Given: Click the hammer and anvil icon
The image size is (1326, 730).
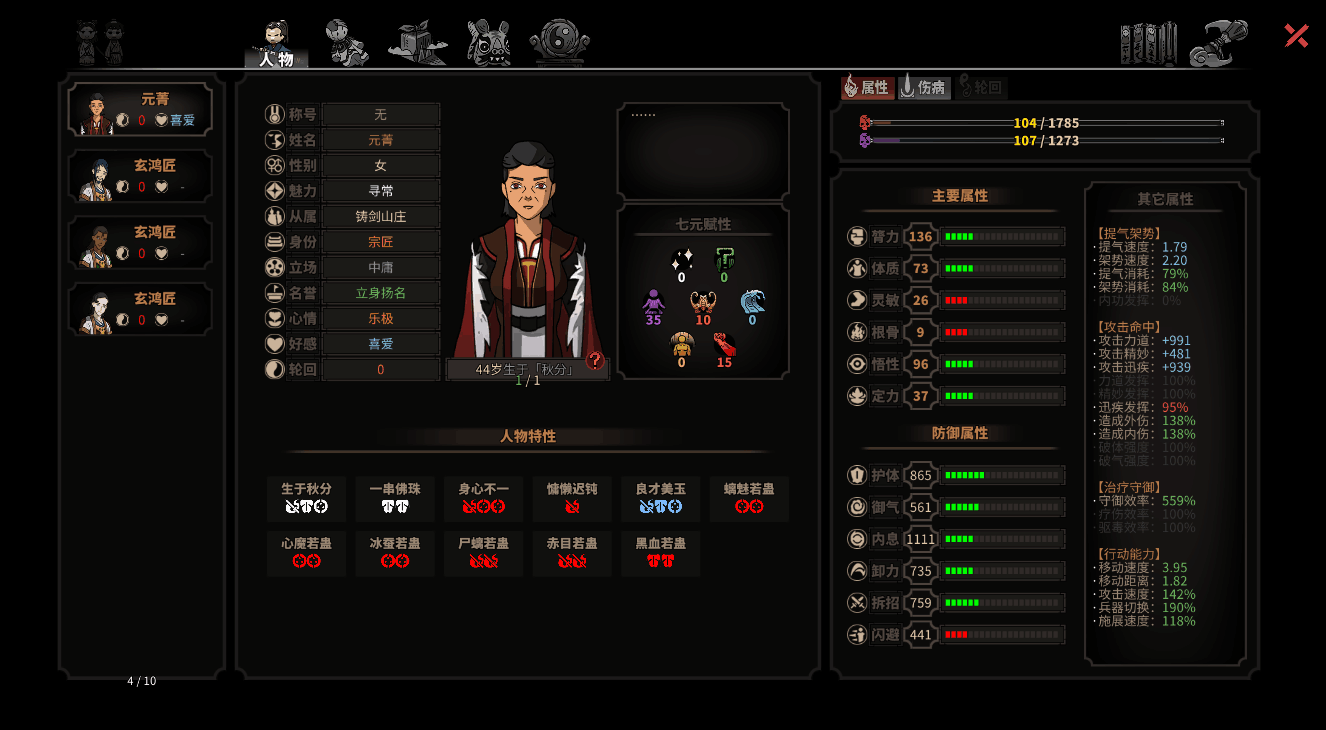Looking at the screenshot, I should pos(1218,43).
